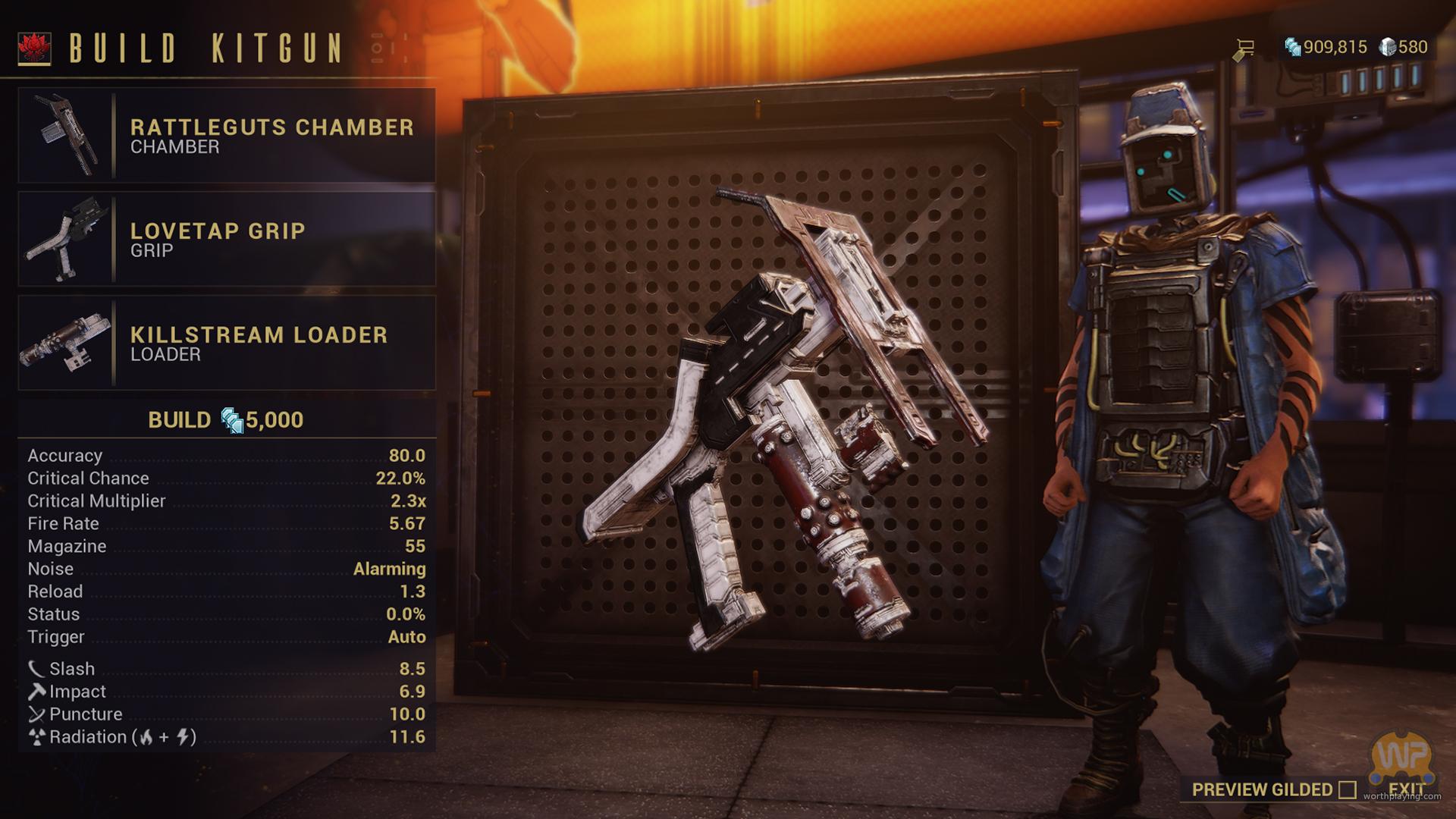Toggle the Preview Gilded checkbox

tap(1347, 790)
